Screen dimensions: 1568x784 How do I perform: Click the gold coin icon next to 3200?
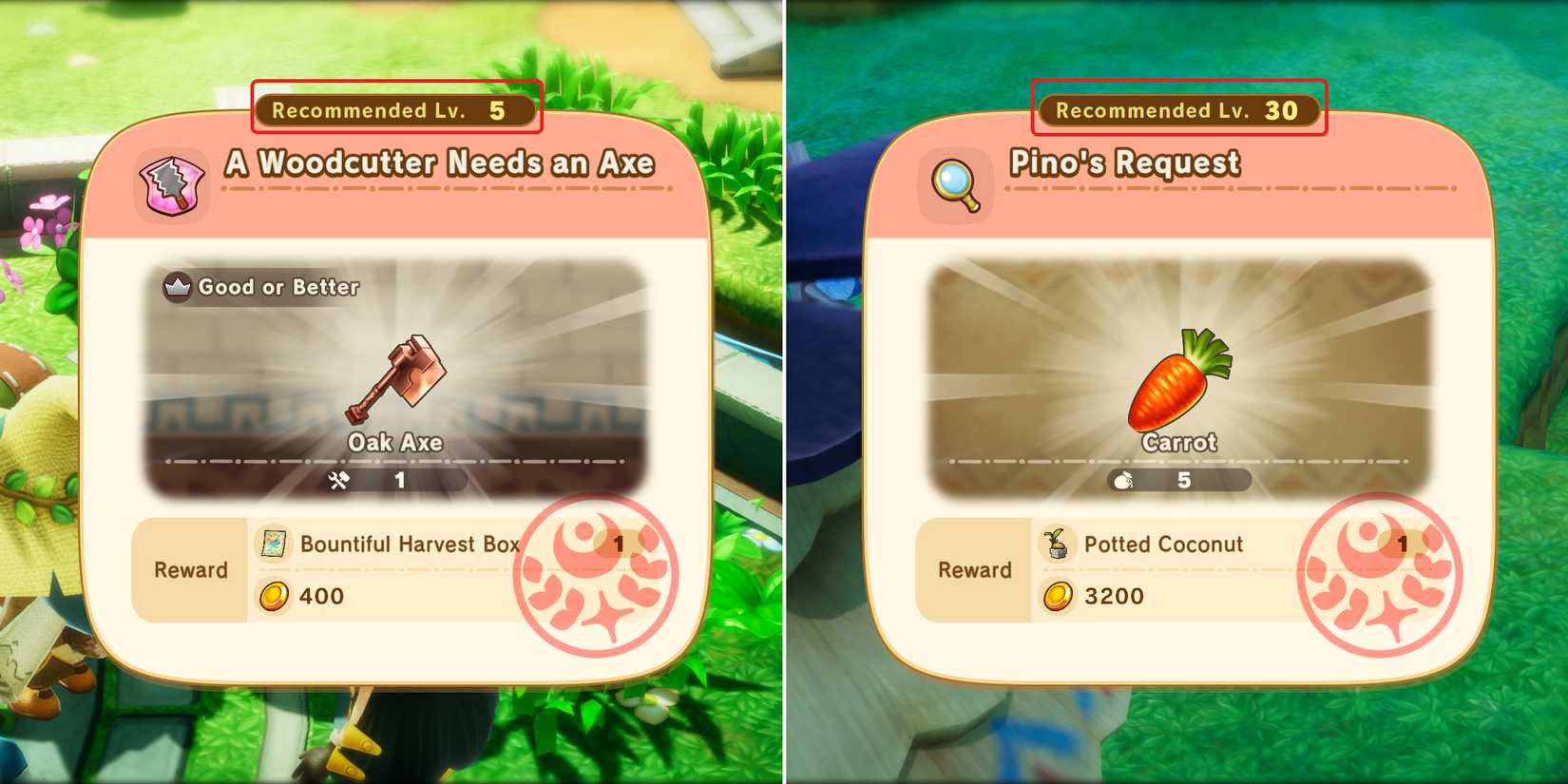click(x=1057, y=597)
